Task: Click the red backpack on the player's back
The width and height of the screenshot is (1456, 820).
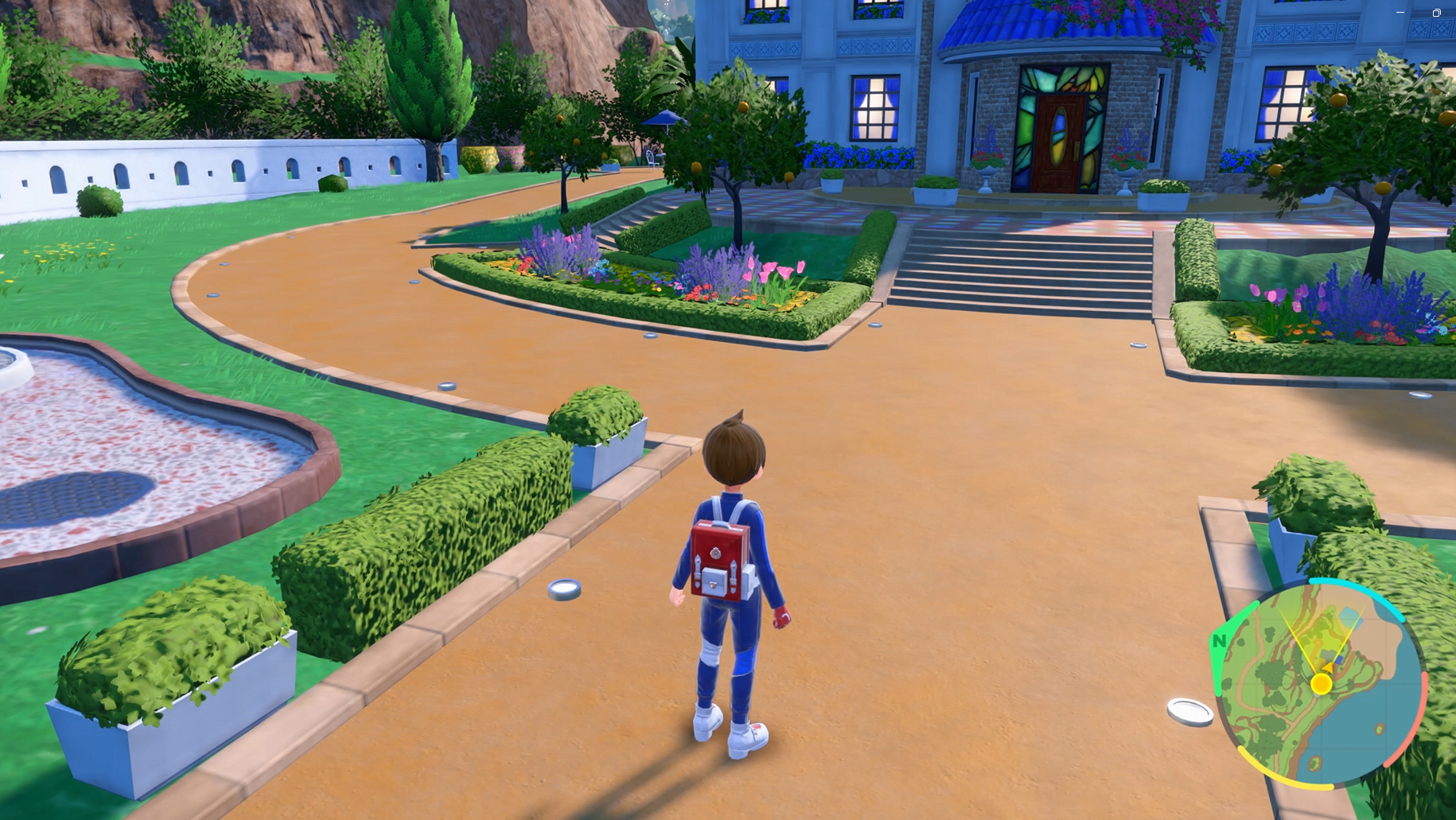Action: (x=722, y=557)
